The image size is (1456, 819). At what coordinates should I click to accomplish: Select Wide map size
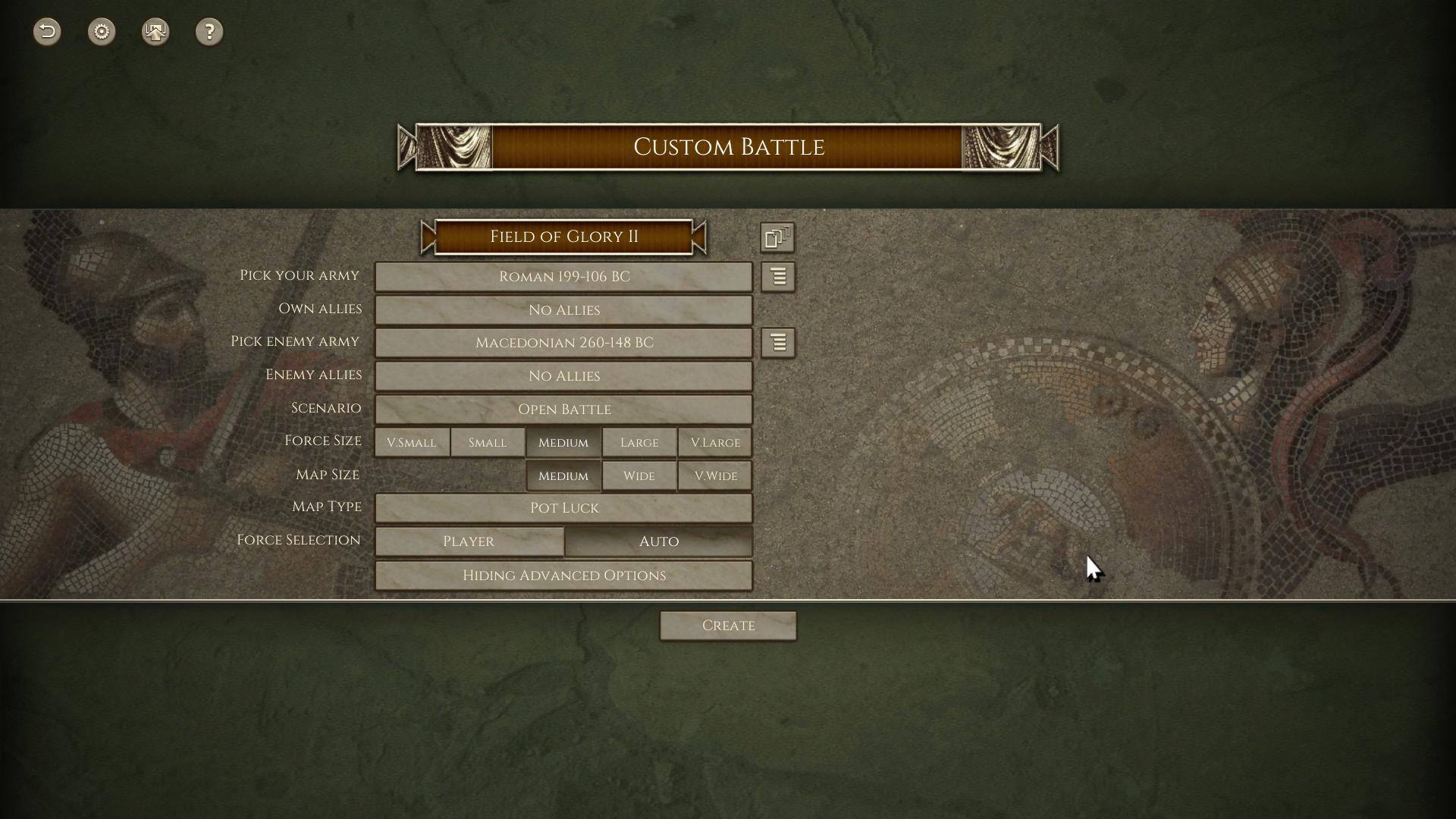tap(639, 476)
